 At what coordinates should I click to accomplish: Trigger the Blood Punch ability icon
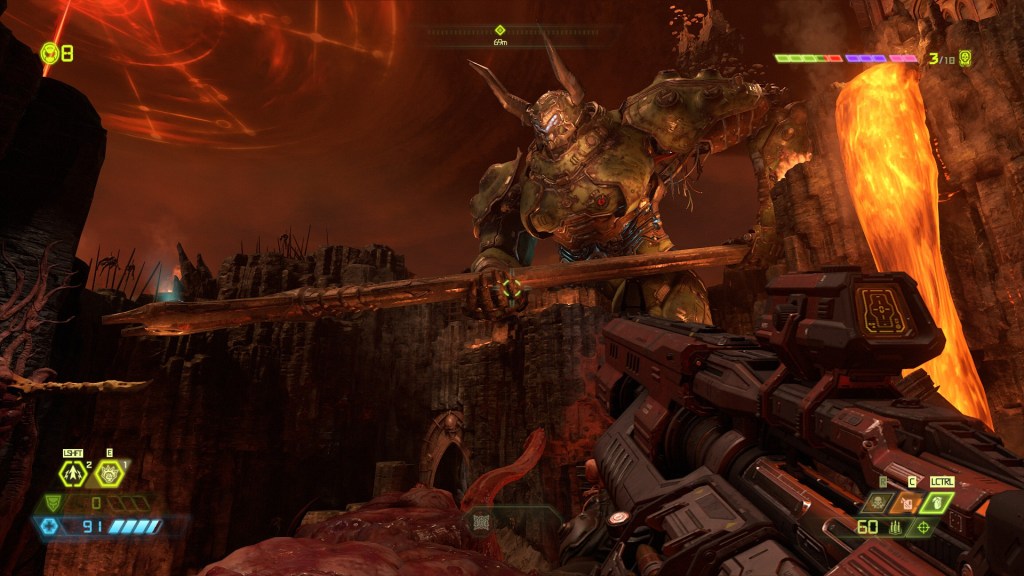pyautogui.click(x=109, y=473)
